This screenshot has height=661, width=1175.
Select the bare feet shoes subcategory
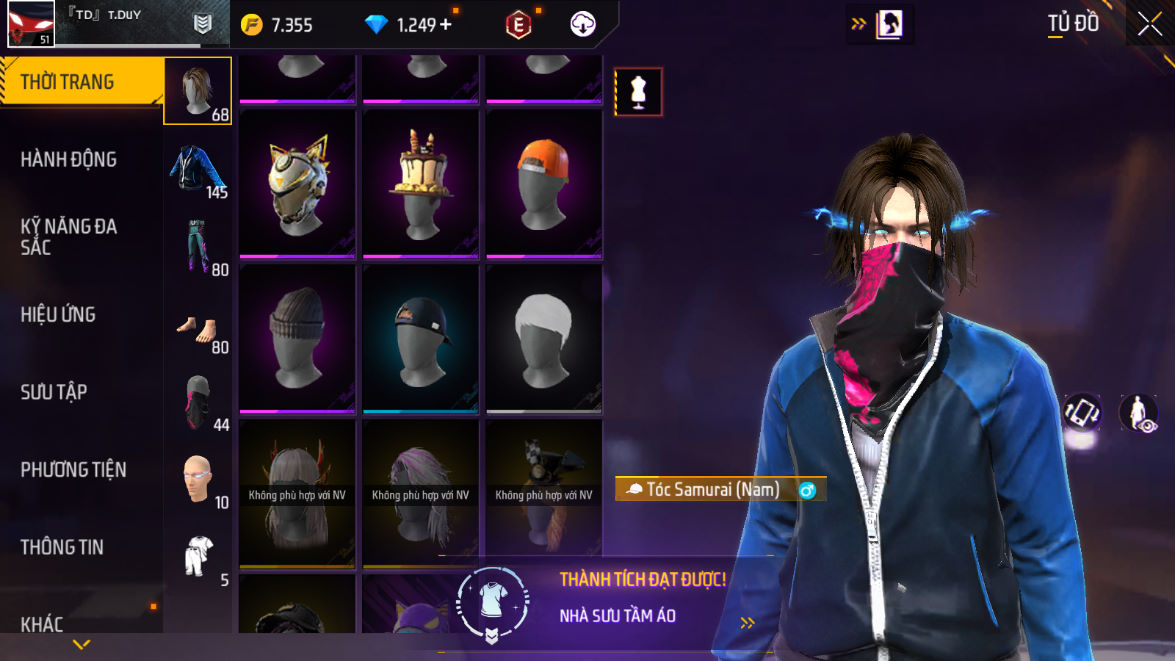click(197, 324)
